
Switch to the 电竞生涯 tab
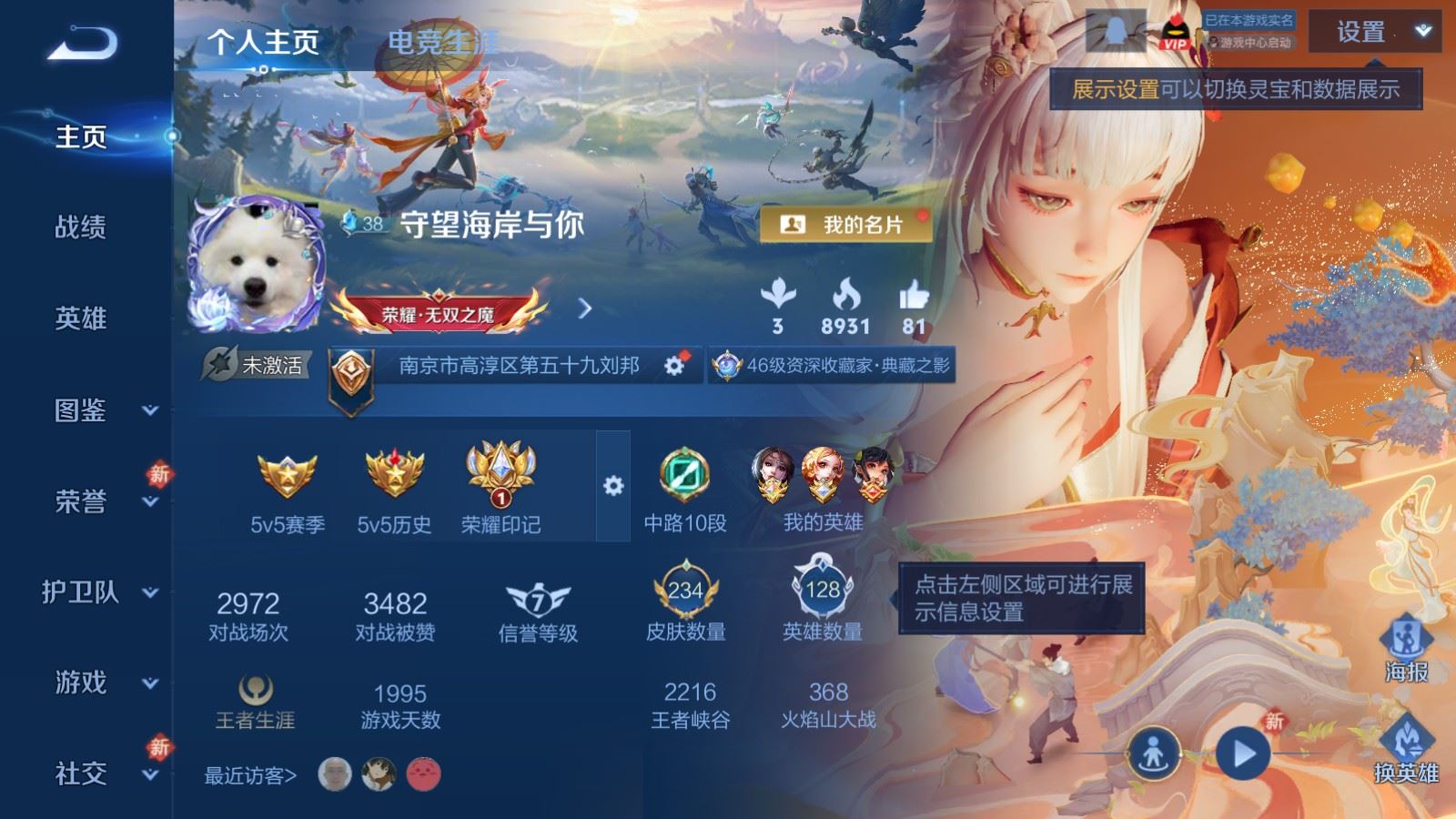(x=442, y=39)
